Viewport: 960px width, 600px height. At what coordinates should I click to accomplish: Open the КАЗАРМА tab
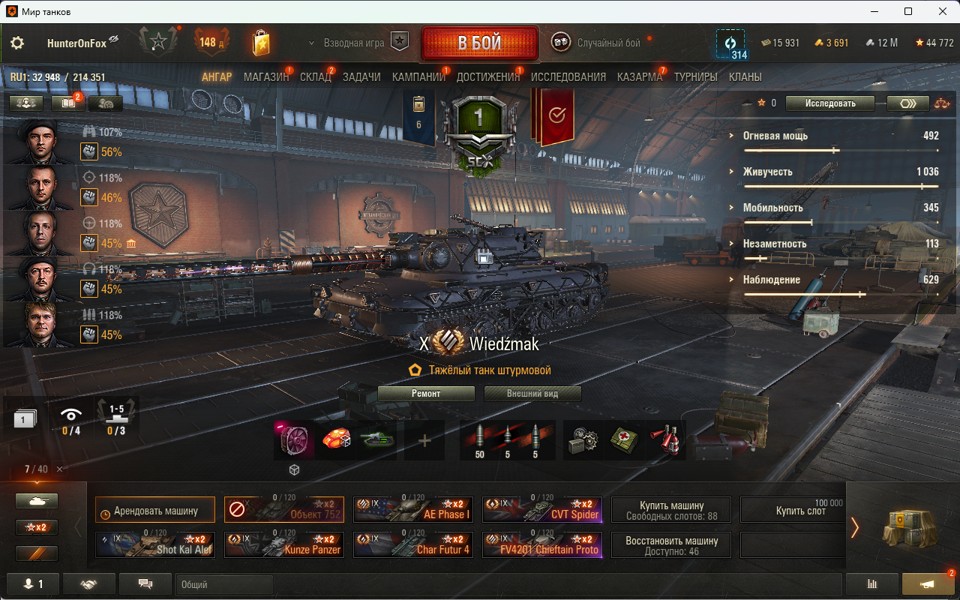click(x=639, y=77)
